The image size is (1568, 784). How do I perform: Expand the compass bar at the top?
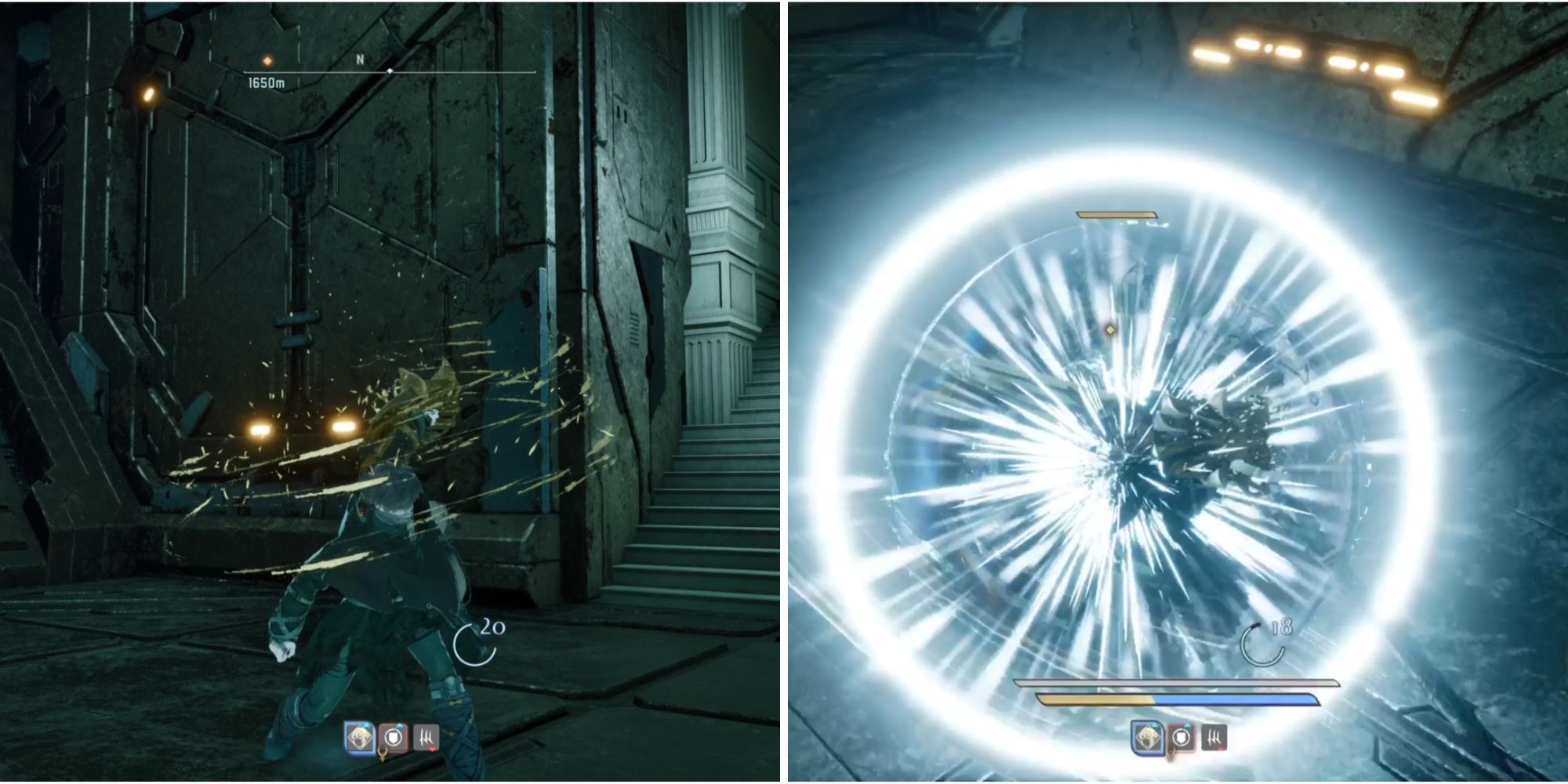click(390, 71)
